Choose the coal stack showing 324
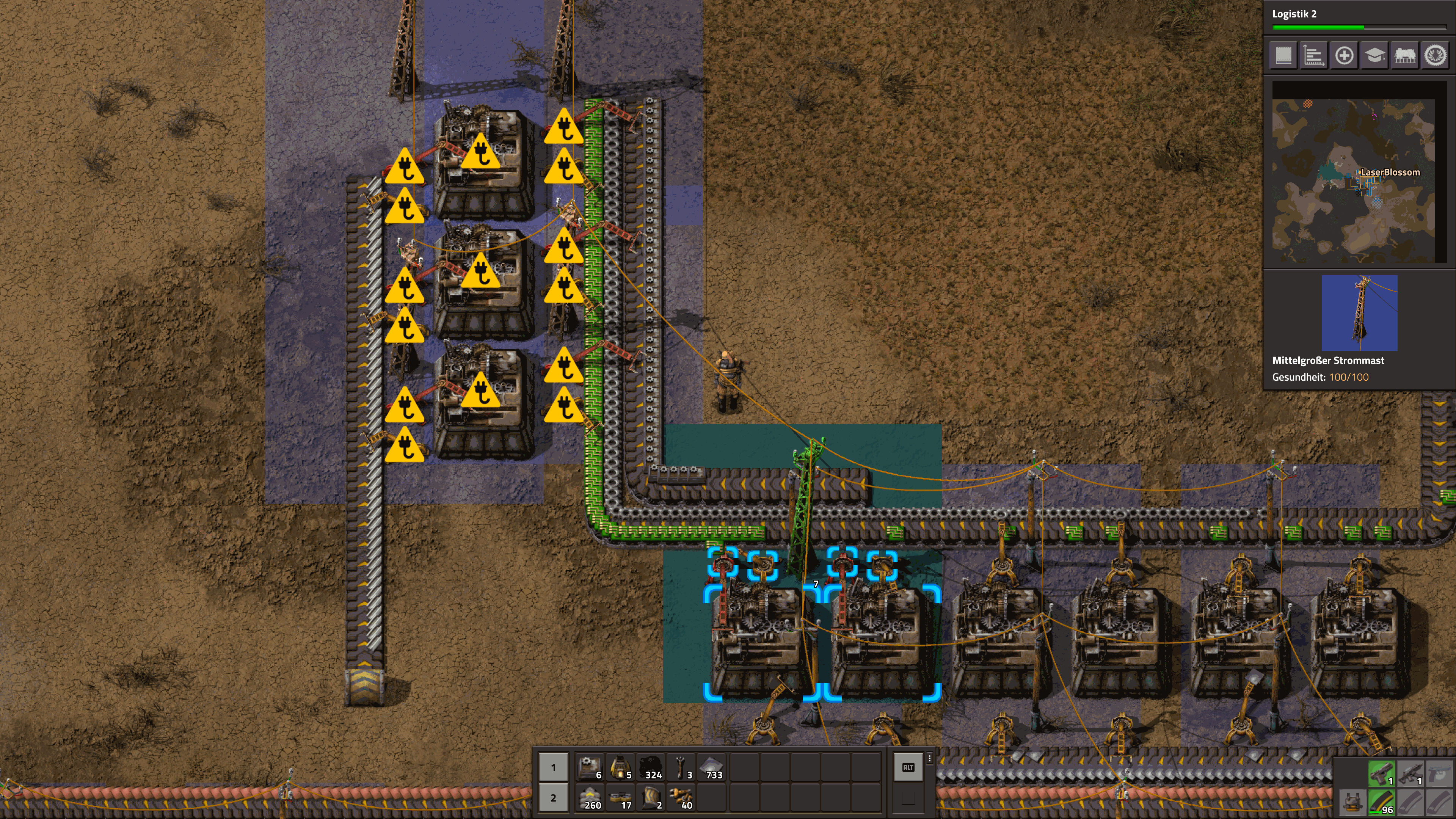Viewport: 1456px width, 819px height. [x=651, y=767]
